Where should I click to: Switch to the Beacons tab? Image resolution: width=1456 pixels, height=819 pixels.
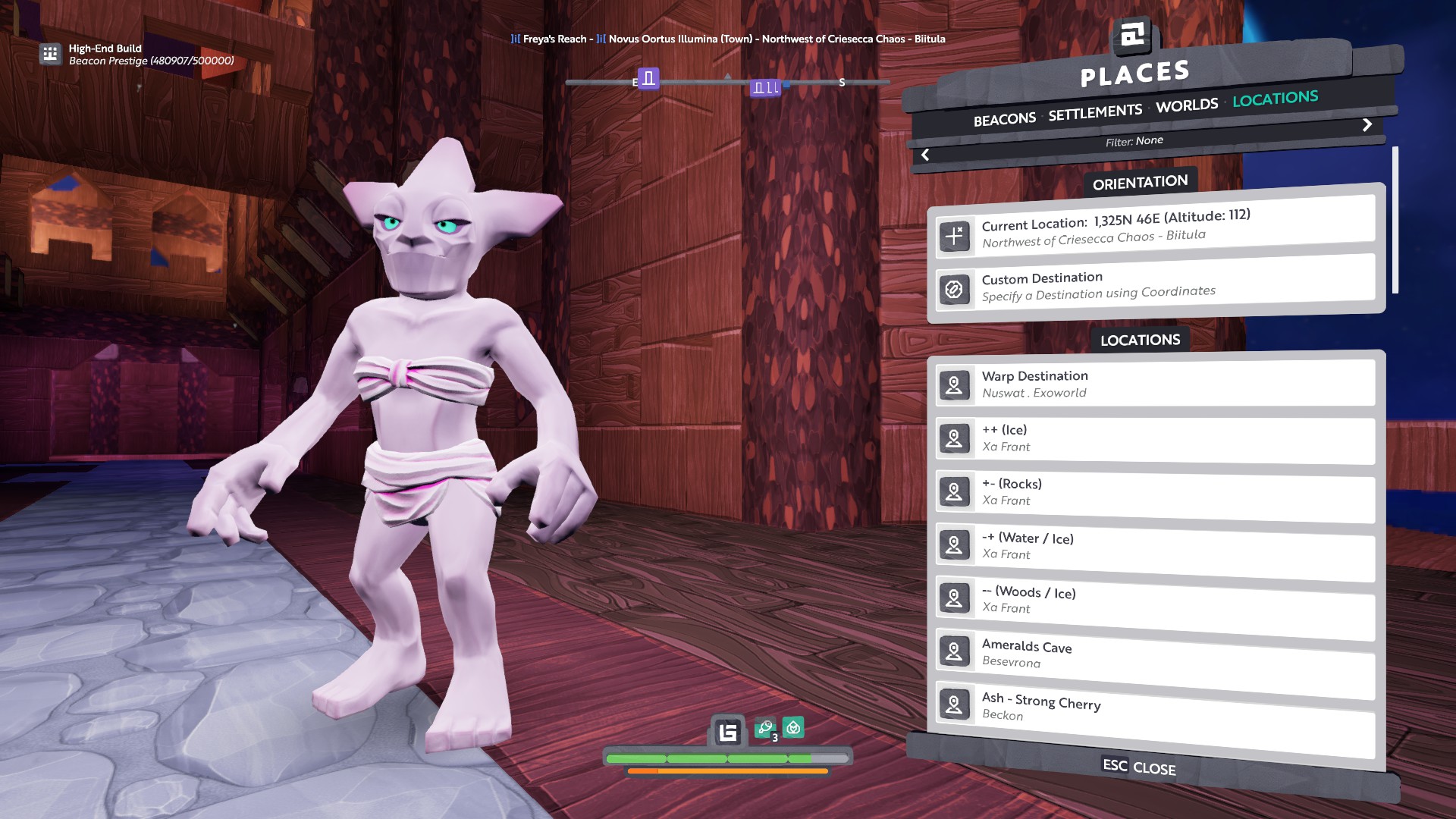[1004, 119]
